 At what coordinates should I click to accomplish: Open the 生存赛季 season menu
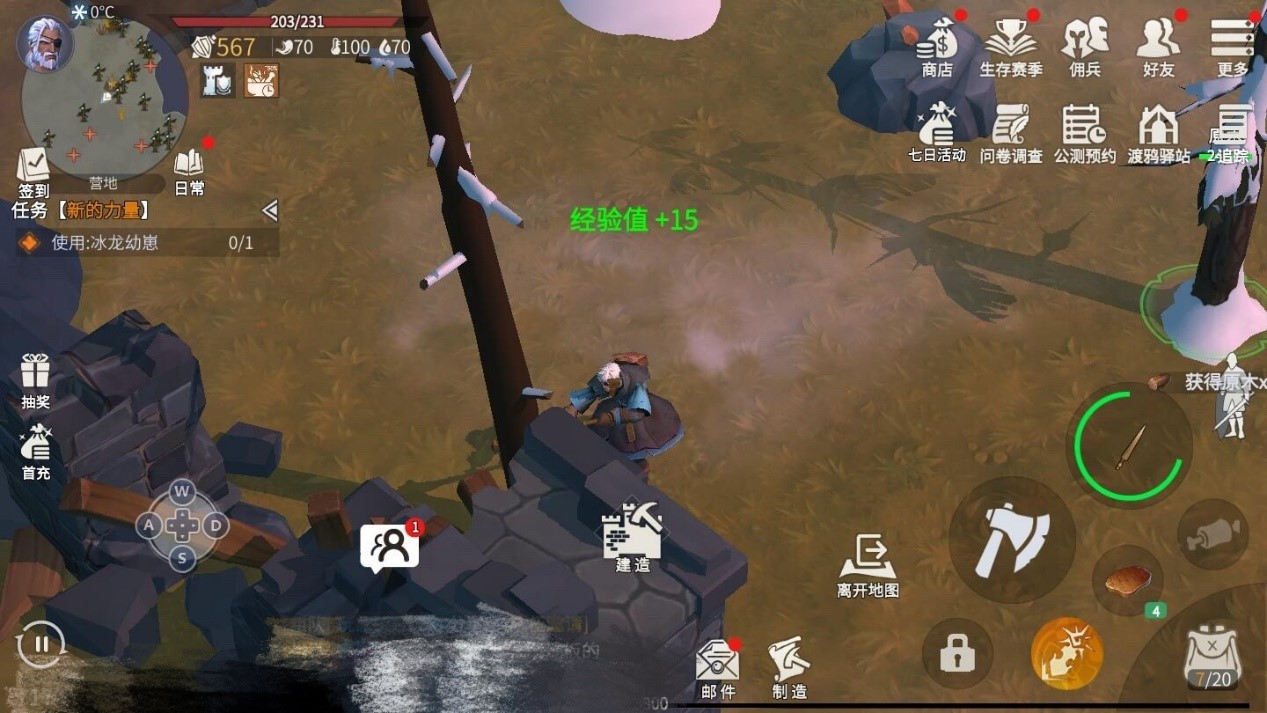pos(1010,45)
